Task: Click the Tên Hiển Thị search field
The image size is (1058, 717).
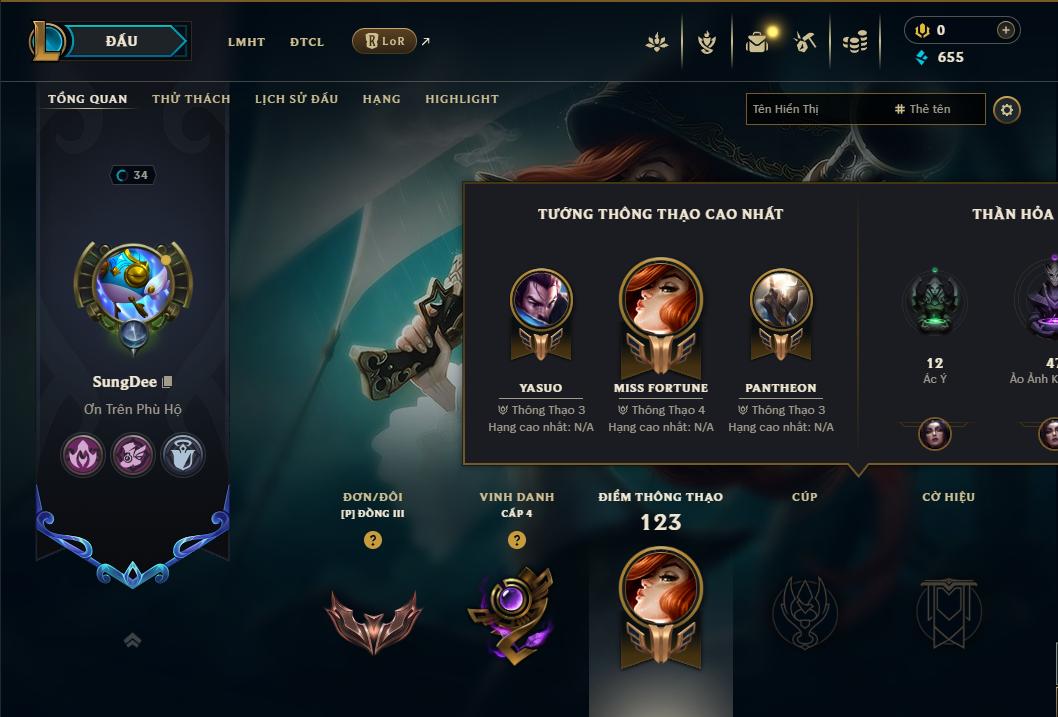Action: click(x=815, y=109)
